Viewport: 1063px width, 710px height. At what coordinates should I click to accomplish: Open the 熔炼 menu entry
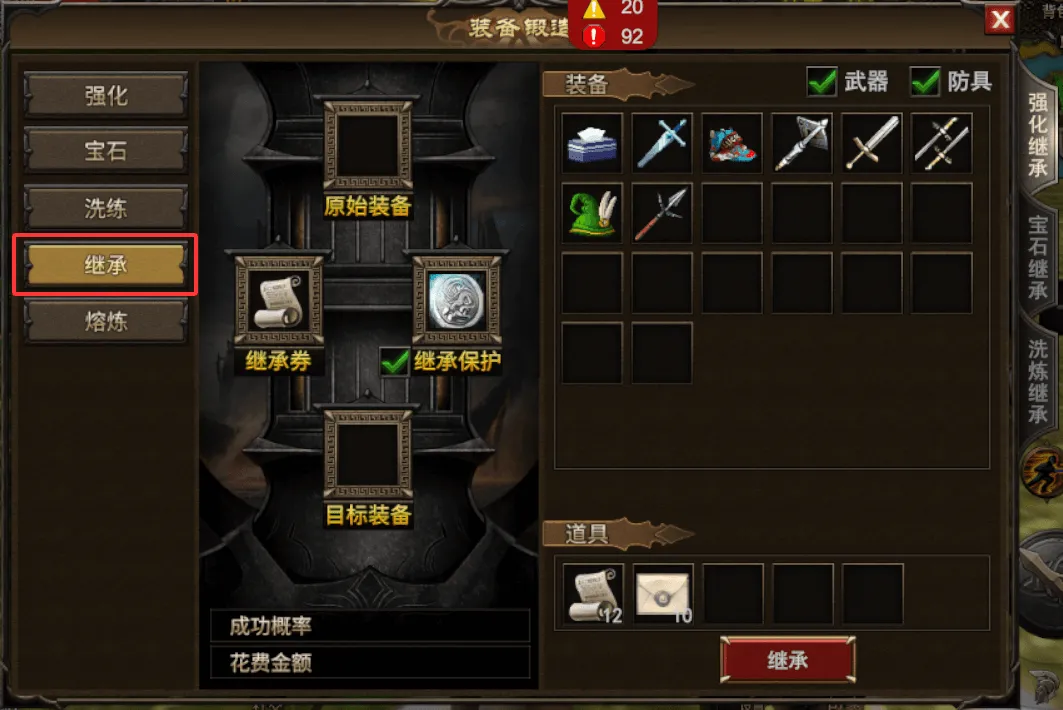point(105,322)
